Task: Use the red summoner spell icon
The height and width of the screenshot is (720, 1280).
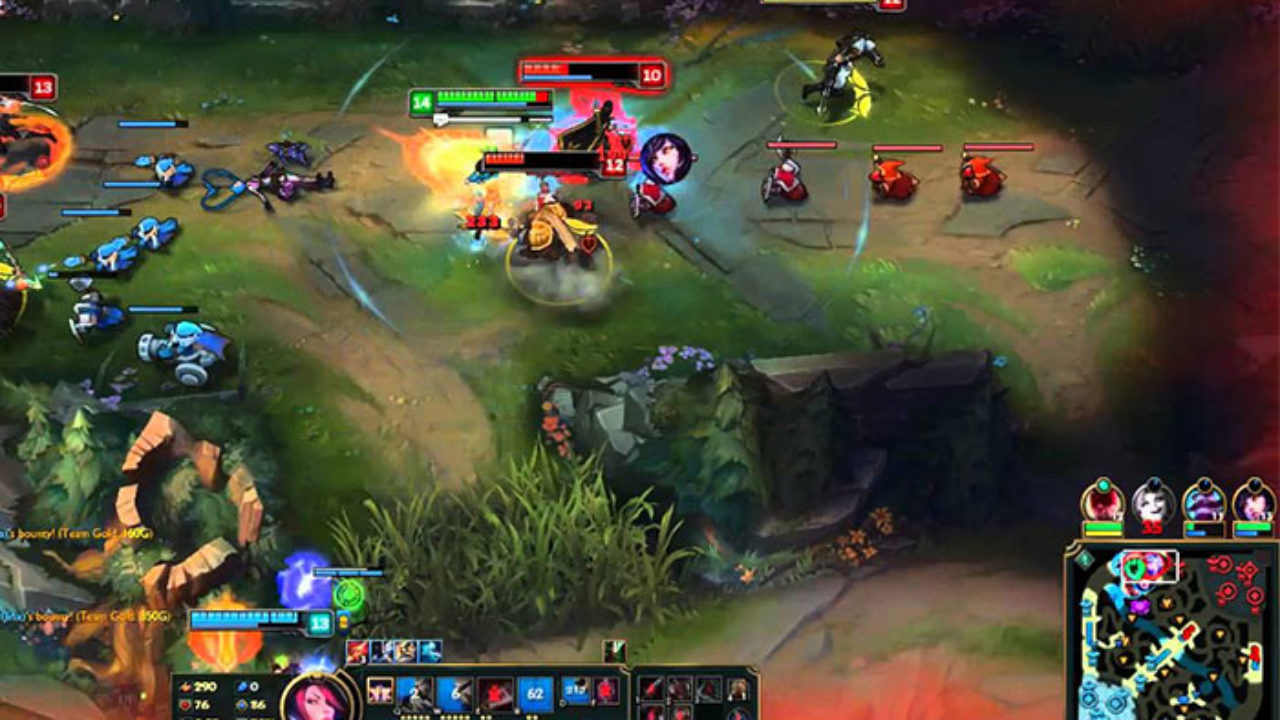Action: click(x=606, y=690)
